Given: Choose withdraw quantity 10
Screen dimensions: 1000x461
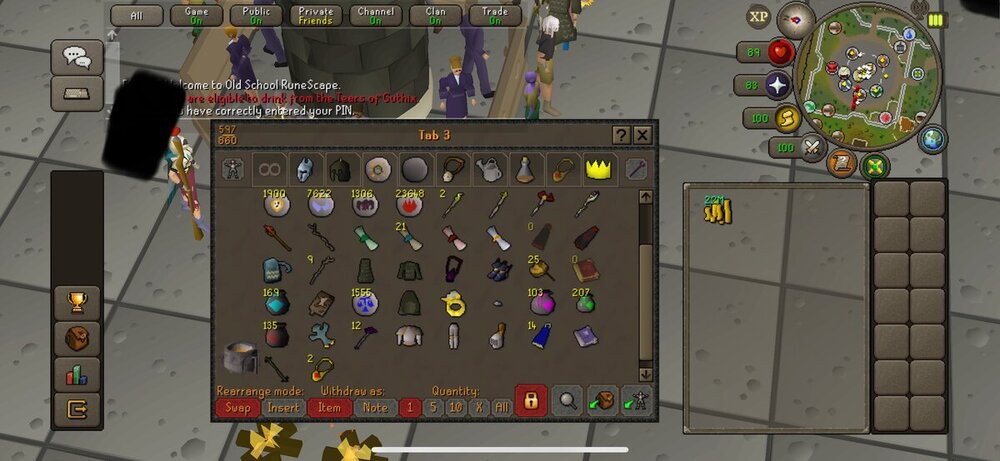Looking at the screenshot, I should click(456, 407).
